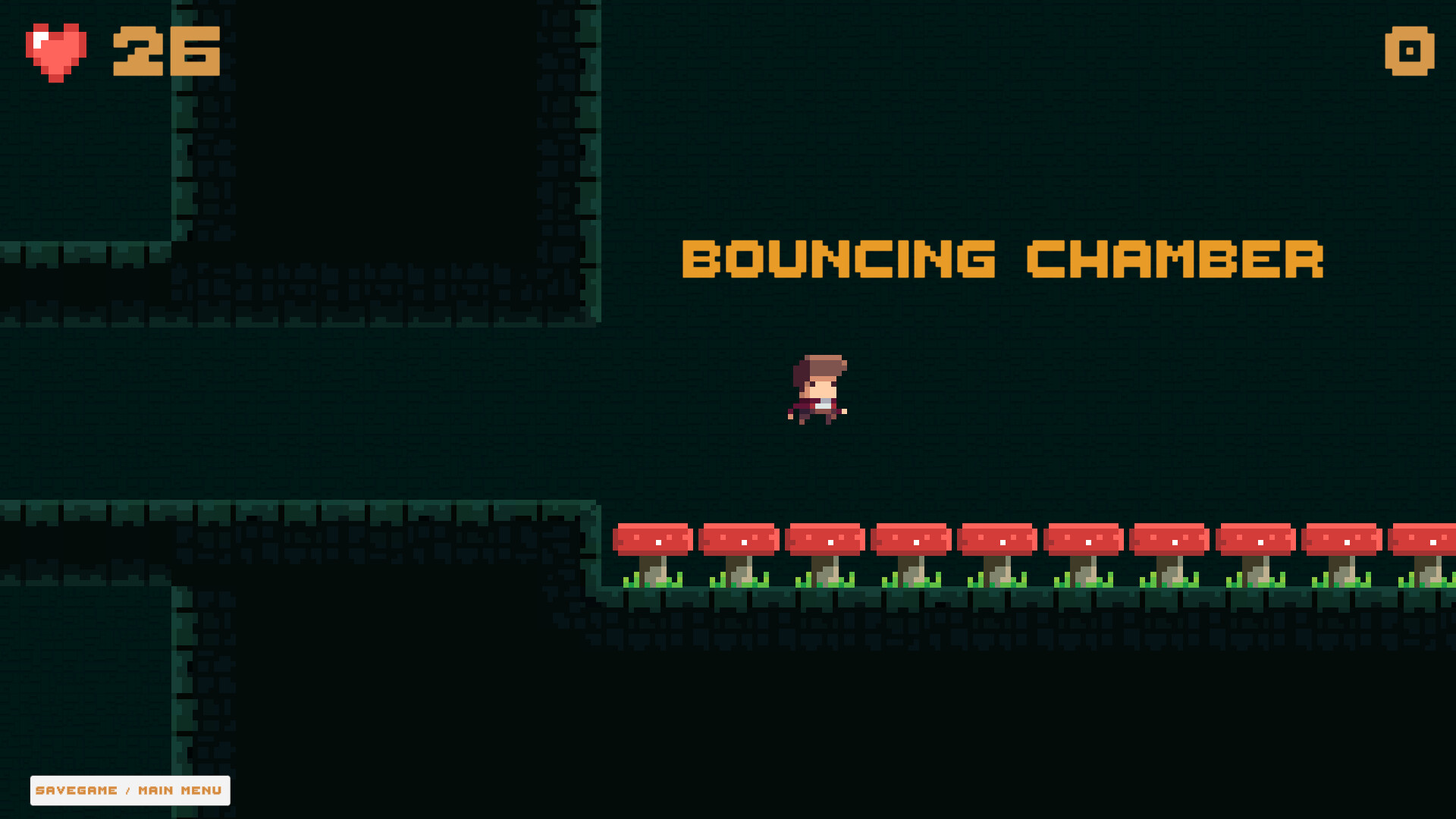Click the red heart health icon

pyautogui.click(x=57, y=52)
